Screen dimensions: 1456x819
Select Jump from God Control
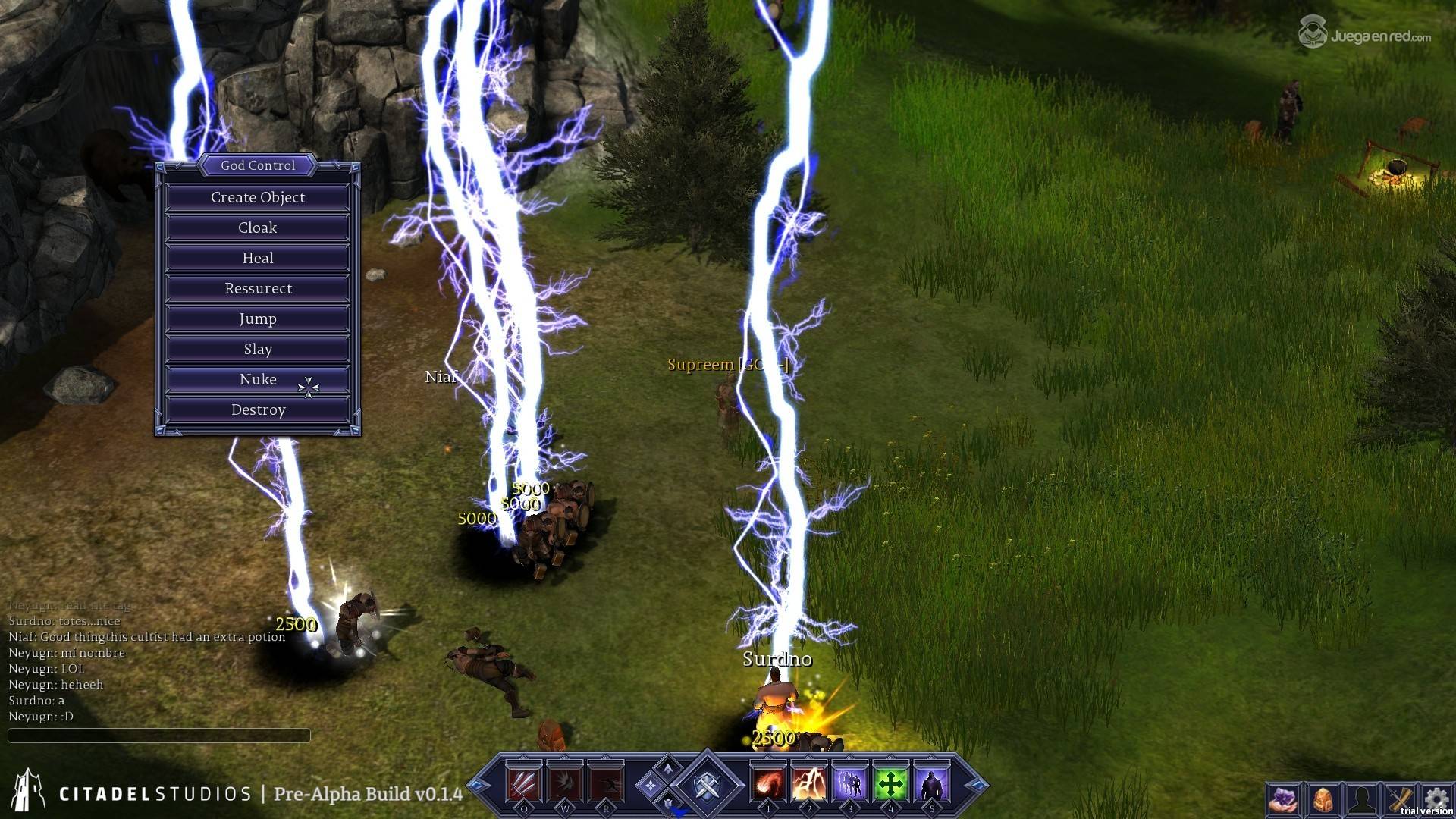click(x=258, y=318)
